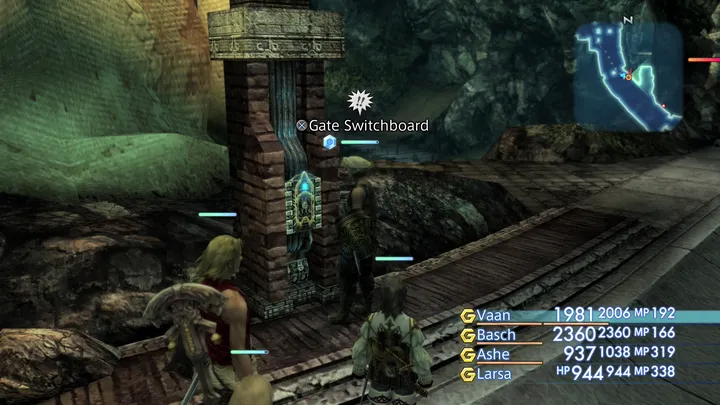This screenshot has width=720, height=405.
Task: Select Larsa in the party list
Action: [493, 374]
